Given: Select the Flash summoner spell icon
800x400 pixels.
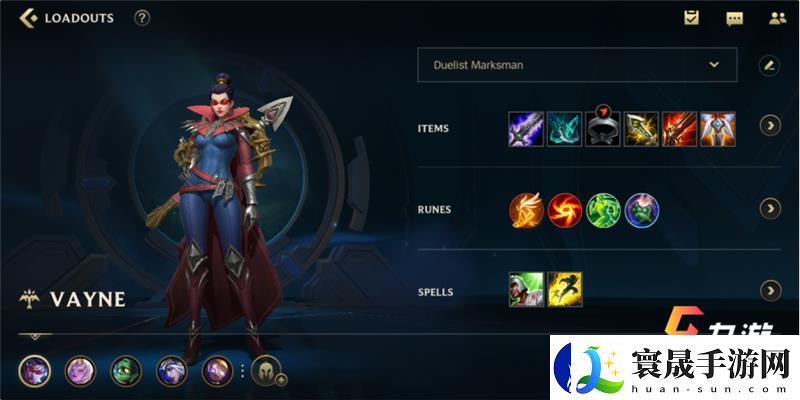Looking at the screenshot, I should pos(565,290).
